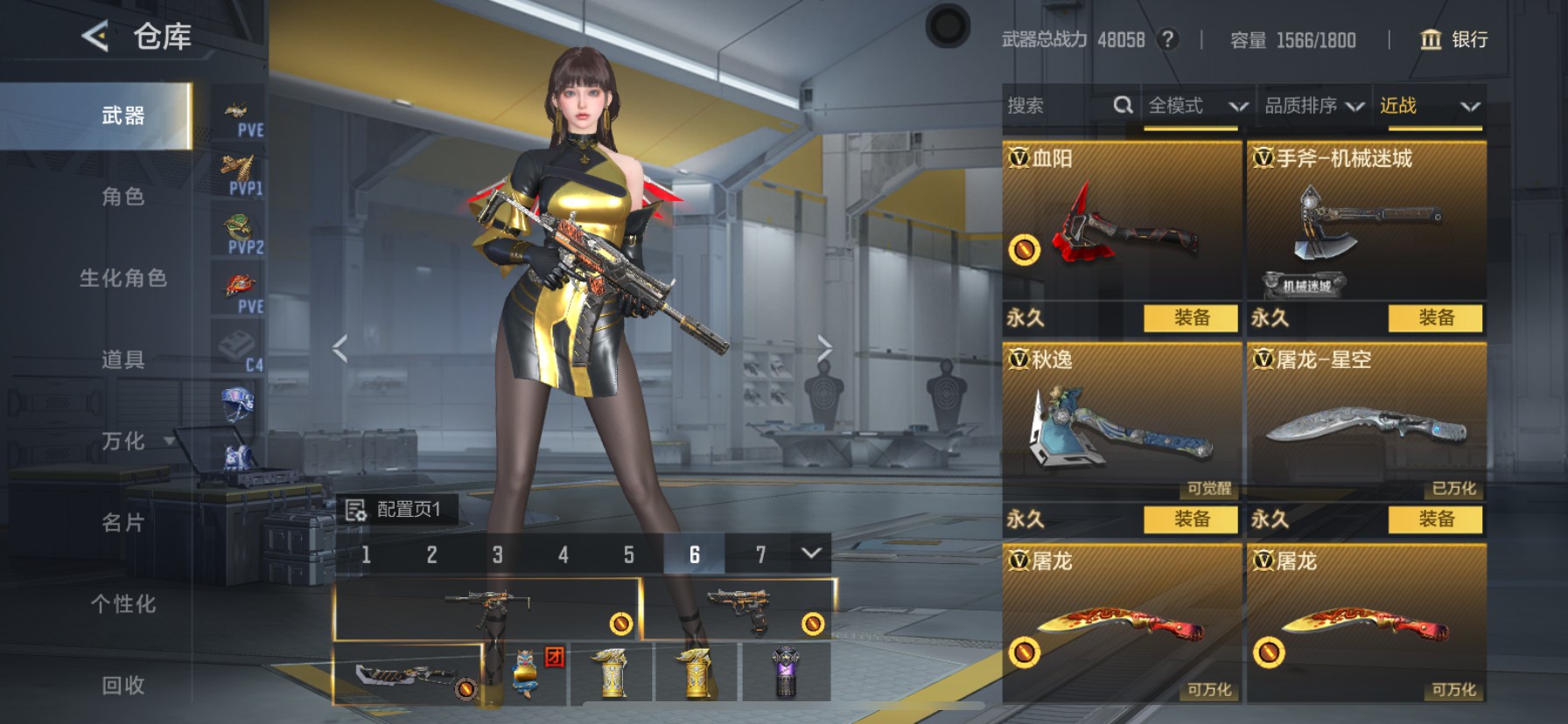
Task: Equip the 秋逸 axe
Action: click(x=1191, y=519)
